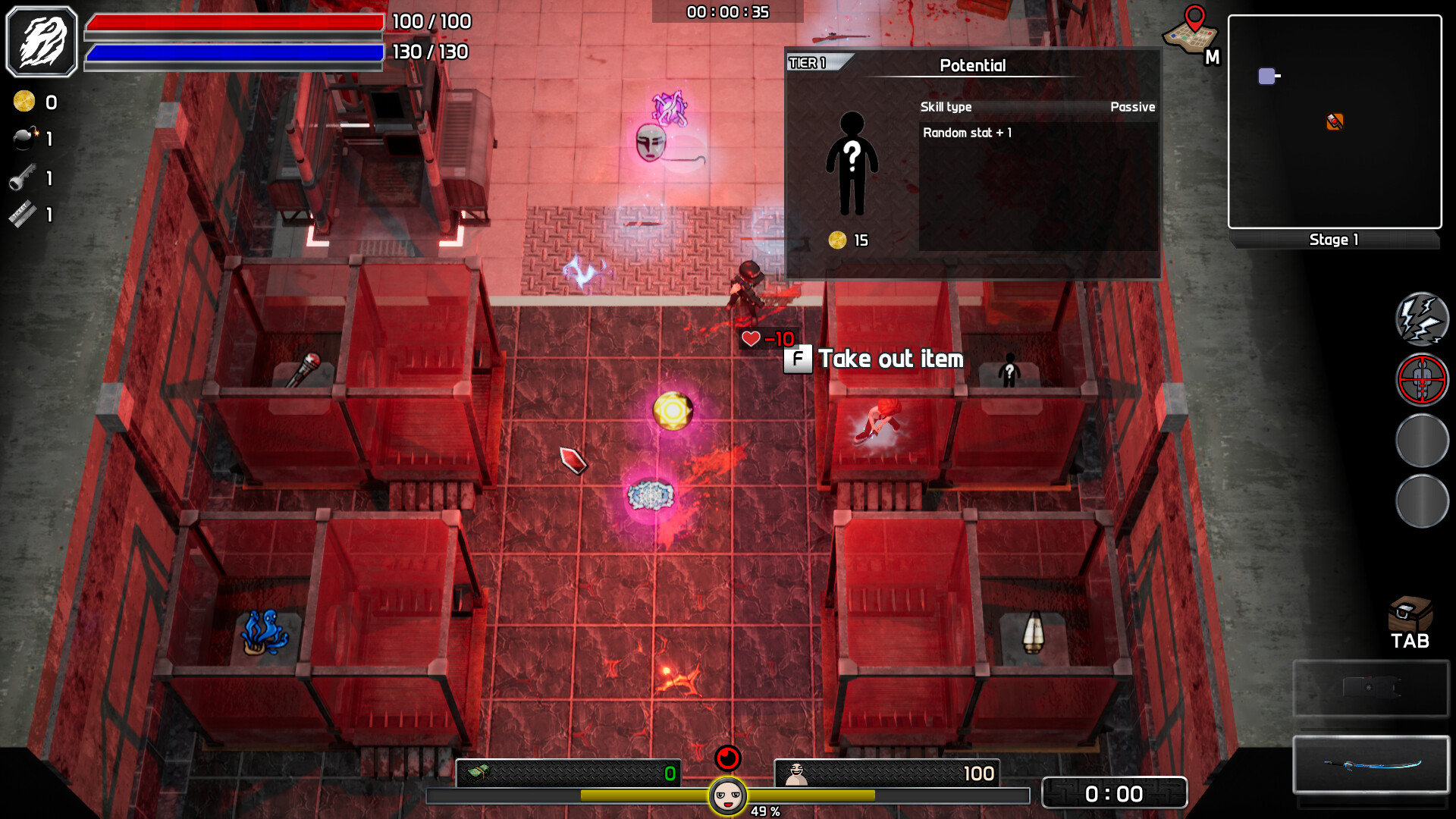Click the red eye indicator above the progress bar
Screen dimensions: 1456x819
pos(727,756)
